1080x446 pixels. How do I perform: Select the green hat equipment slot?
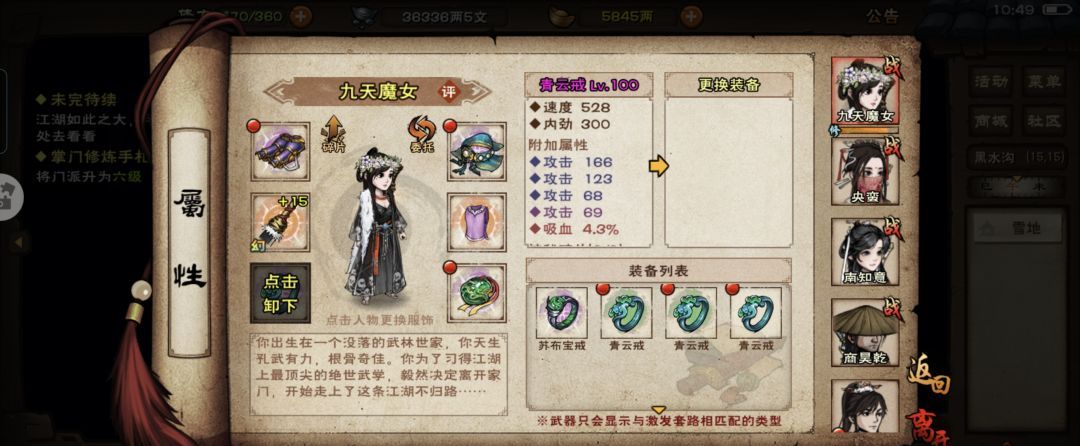pos(475,149)
